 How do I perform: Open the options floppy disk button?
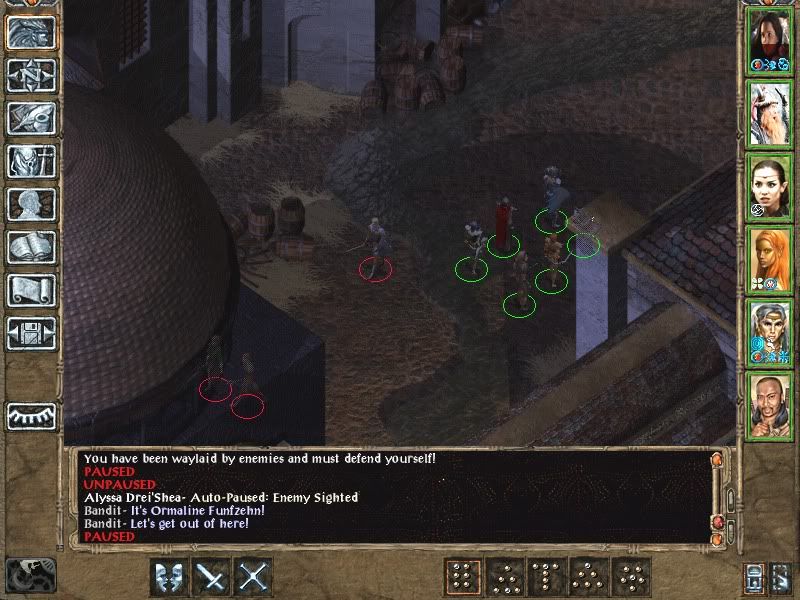[x=31, y=333]
